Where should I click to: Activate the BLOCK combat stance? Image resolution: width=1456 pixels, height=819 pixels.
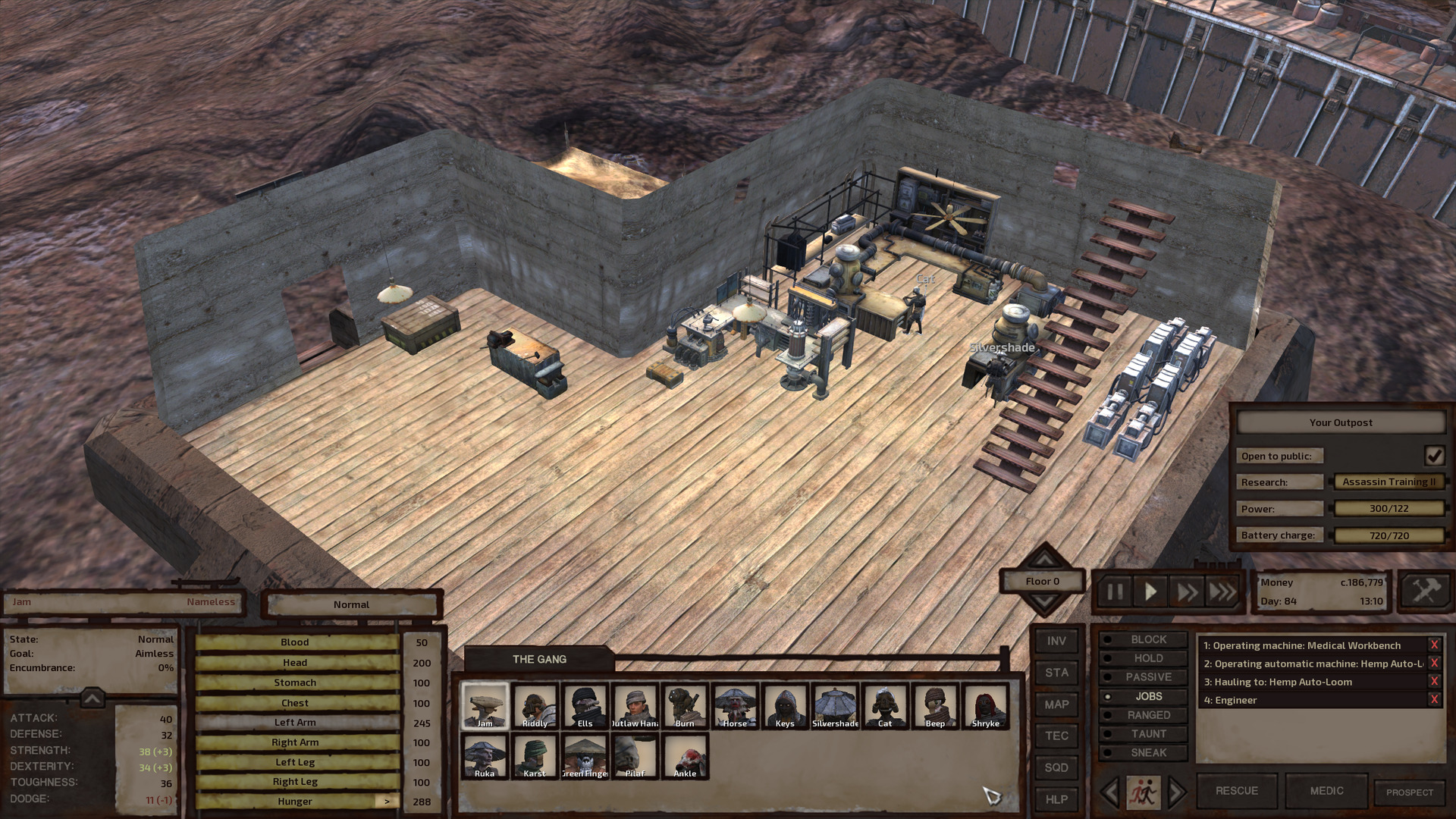pos(1146,639)
